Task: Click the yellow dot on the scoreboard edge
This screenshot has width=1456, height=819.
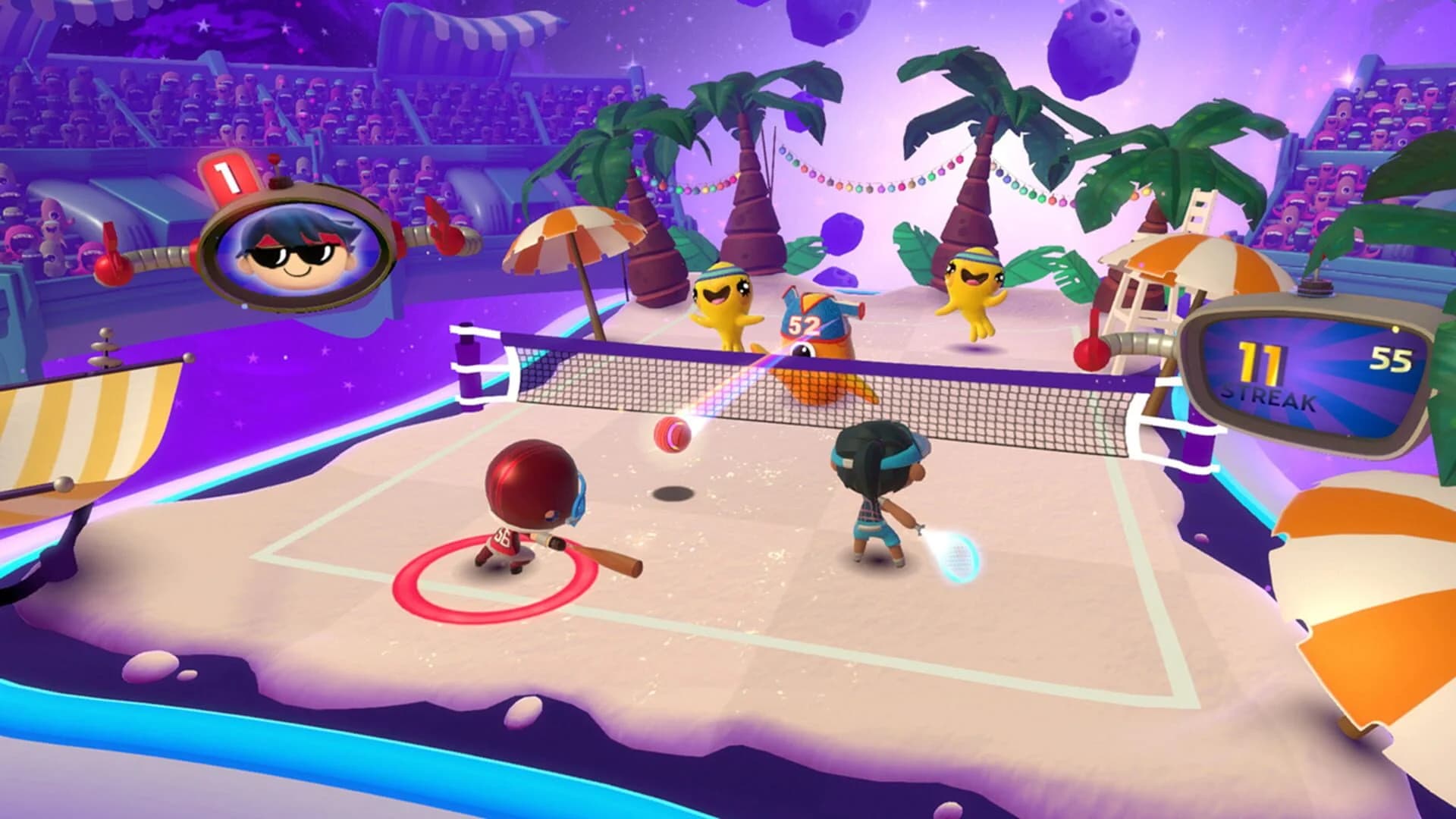Action: tap(1395, 330)
